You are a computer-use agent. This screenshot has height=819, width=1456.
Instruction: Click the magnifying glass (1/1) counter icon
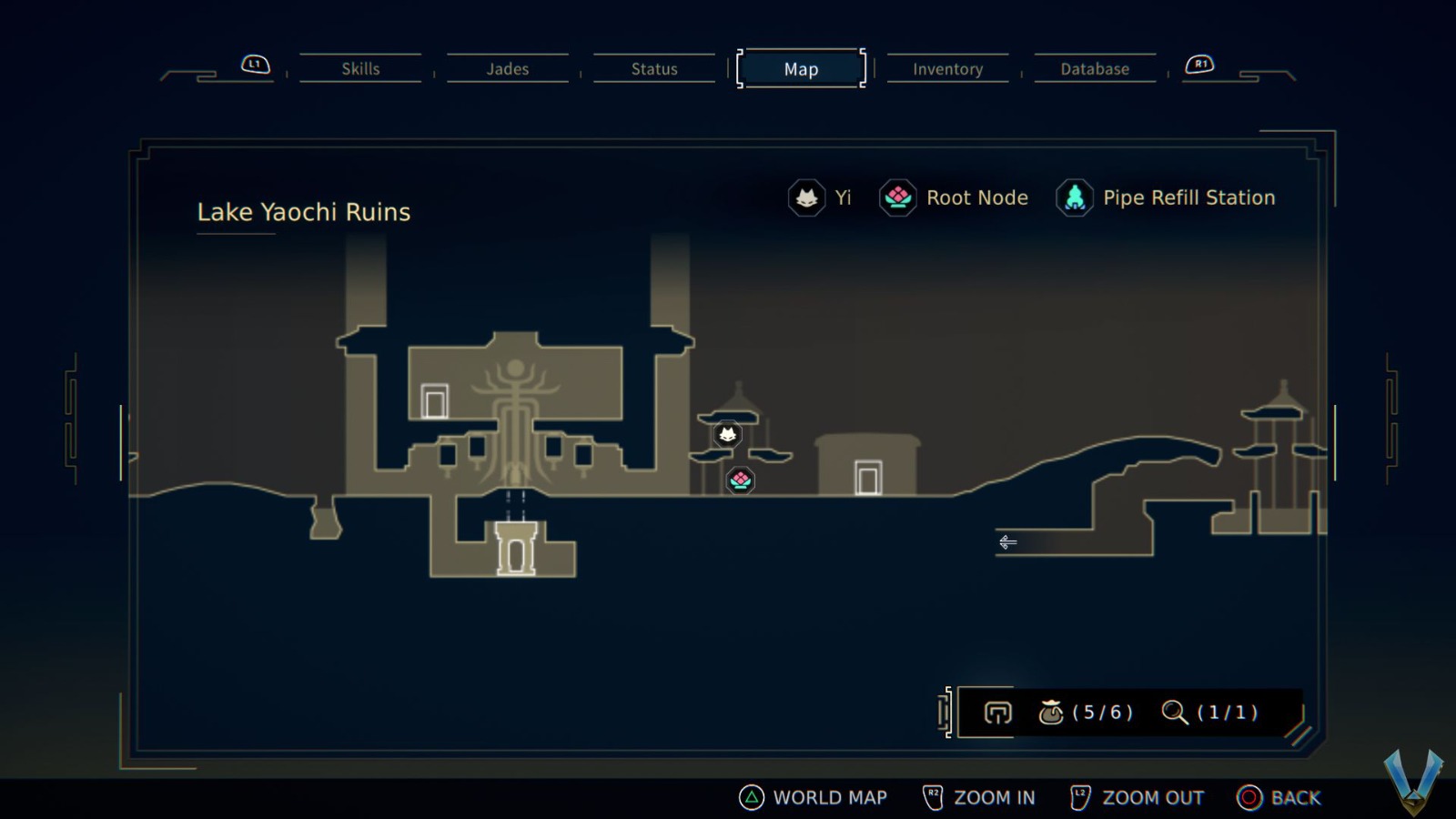(1175, 713)
